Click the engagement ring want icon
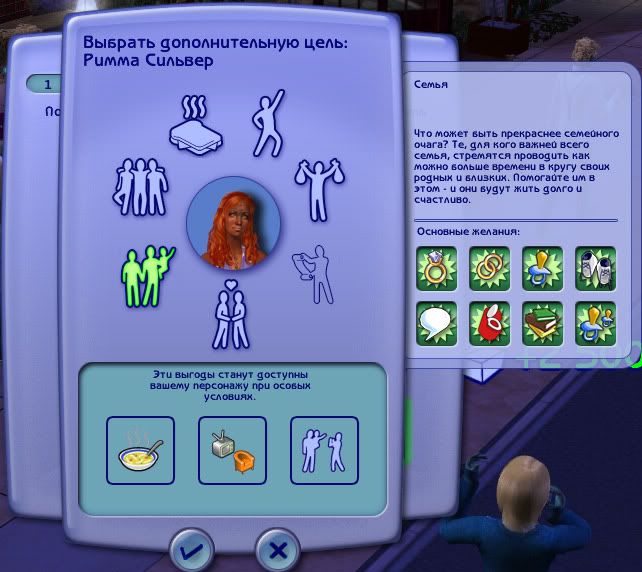 click(436, 268)
